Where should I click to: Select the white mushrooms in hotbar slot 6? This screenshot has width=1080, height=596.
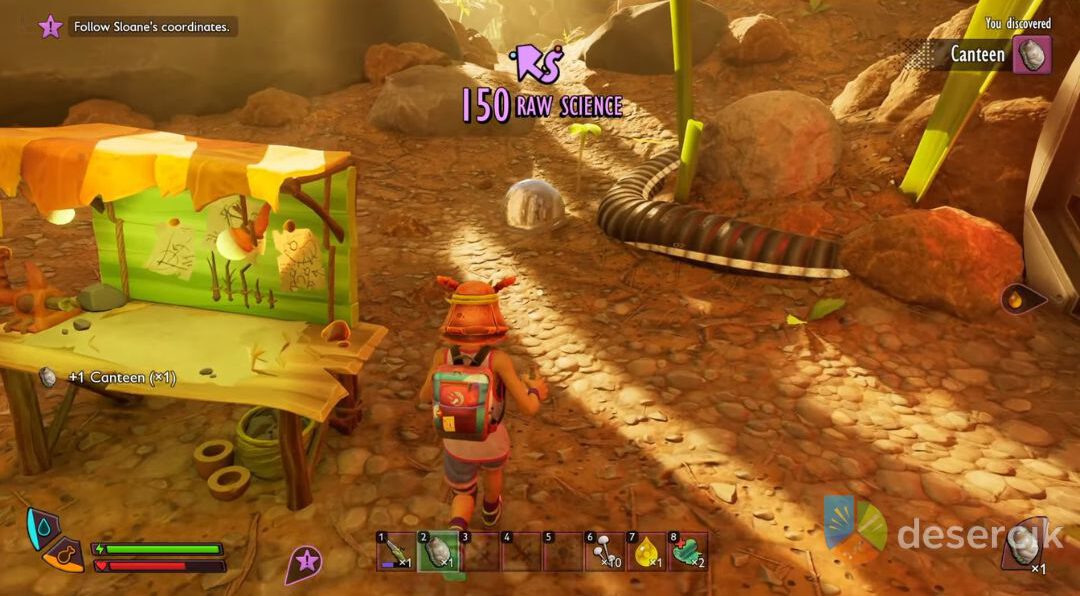[603, 551]
